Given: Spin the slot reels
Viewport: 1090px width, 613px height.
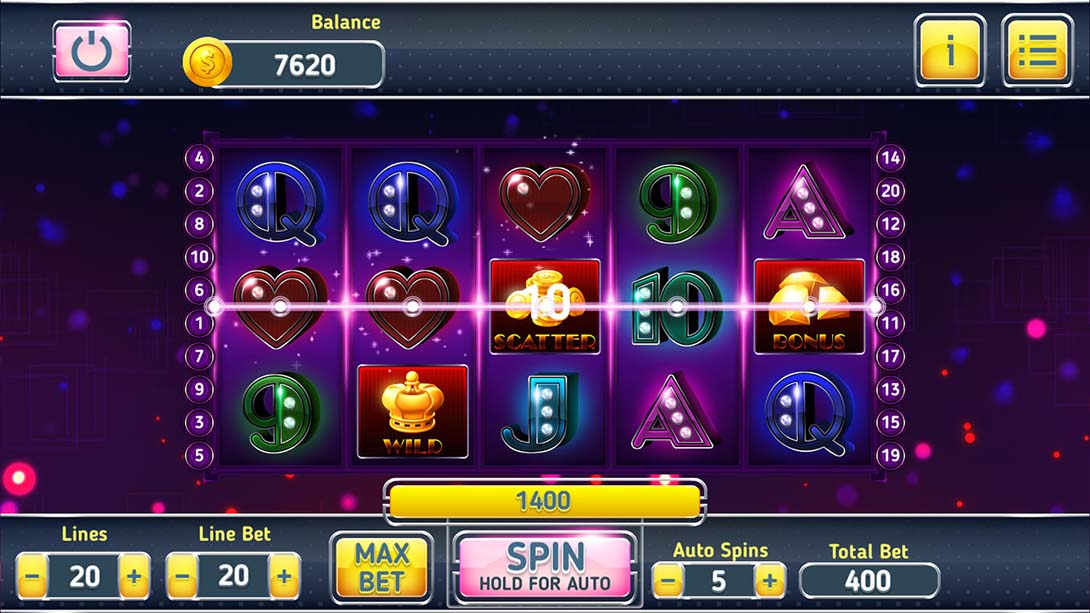Looking at the screenshot, I should (545, 567).
